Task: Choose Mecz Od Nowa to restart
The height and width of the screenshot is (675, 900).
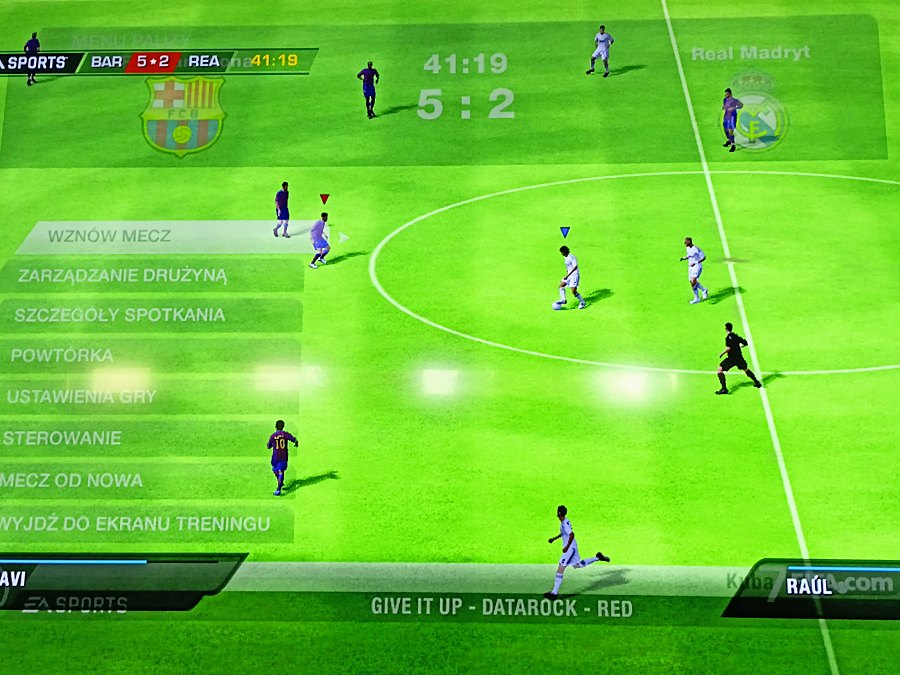Action: click(x=72, y=480)
